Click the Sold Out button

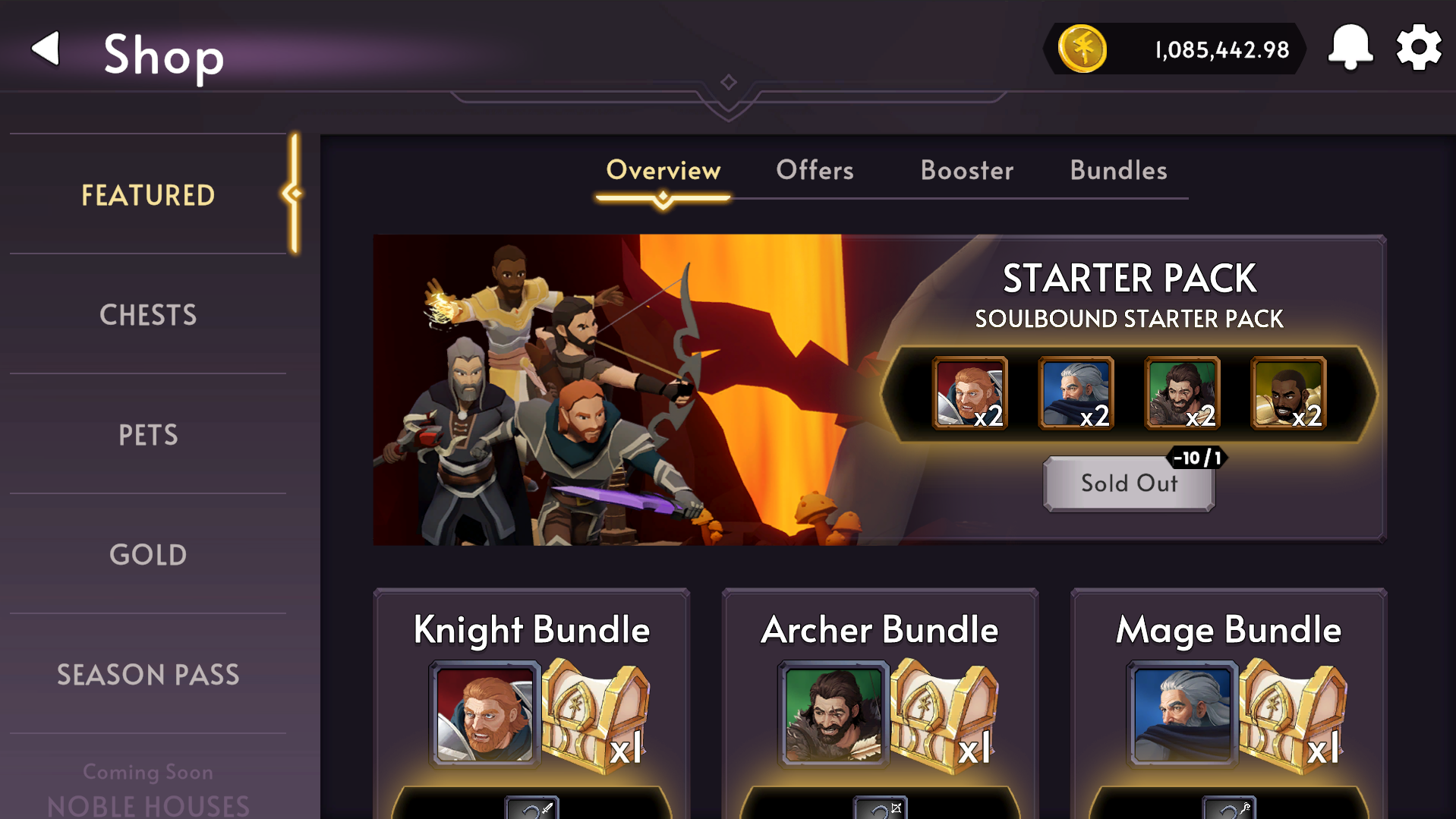1129,484
